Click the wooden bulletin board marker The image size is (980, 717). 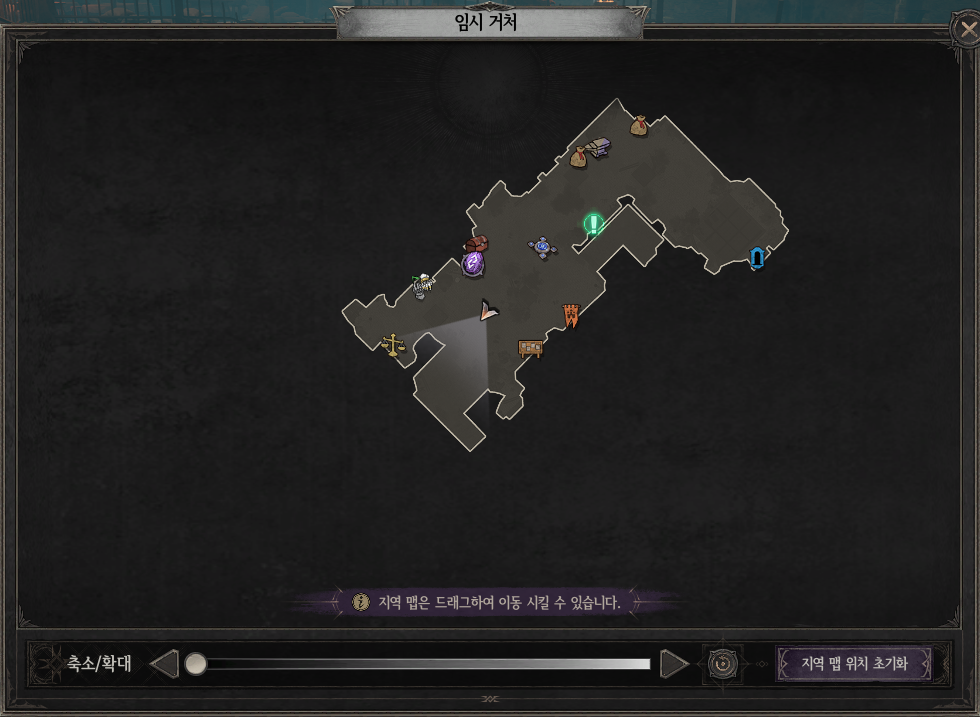pyautogui.click(x=530, y=349)
